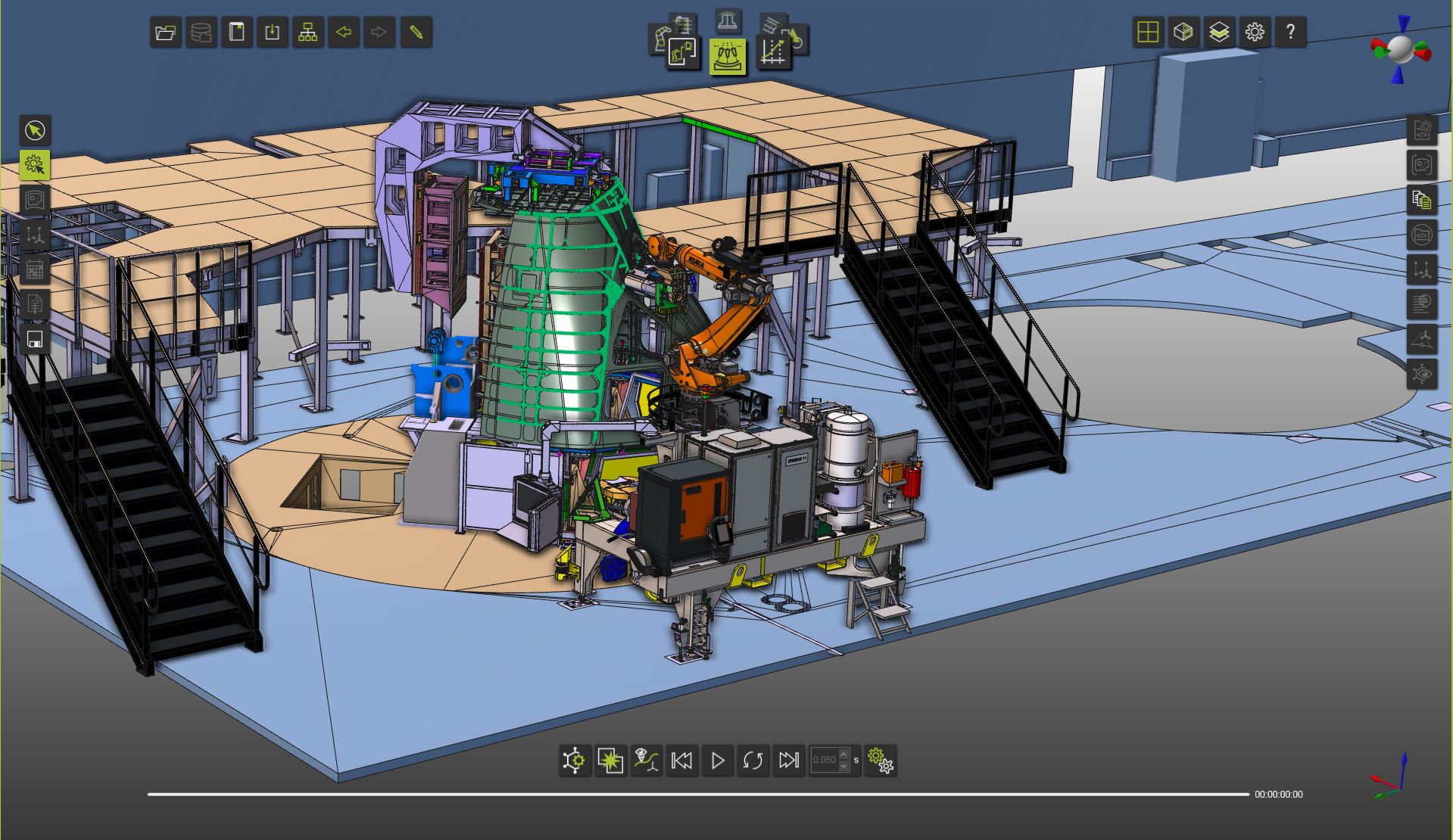
Task: Skip simulation to the end
Action: pos(788,760)
